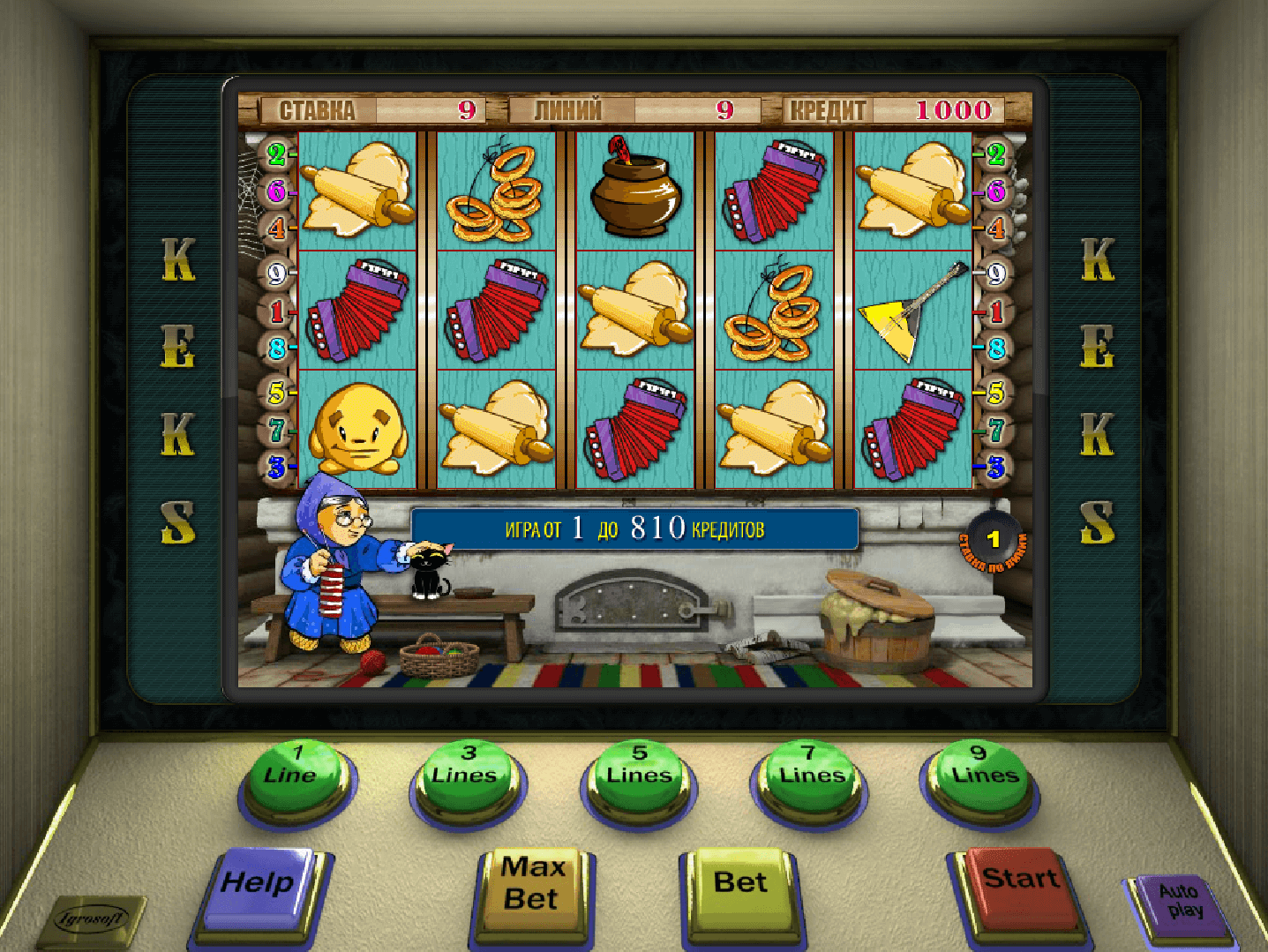The width and height of the screenshot is (1268, 952).
Task: Activate the 5 Lines button
Action: pos(638,776)
